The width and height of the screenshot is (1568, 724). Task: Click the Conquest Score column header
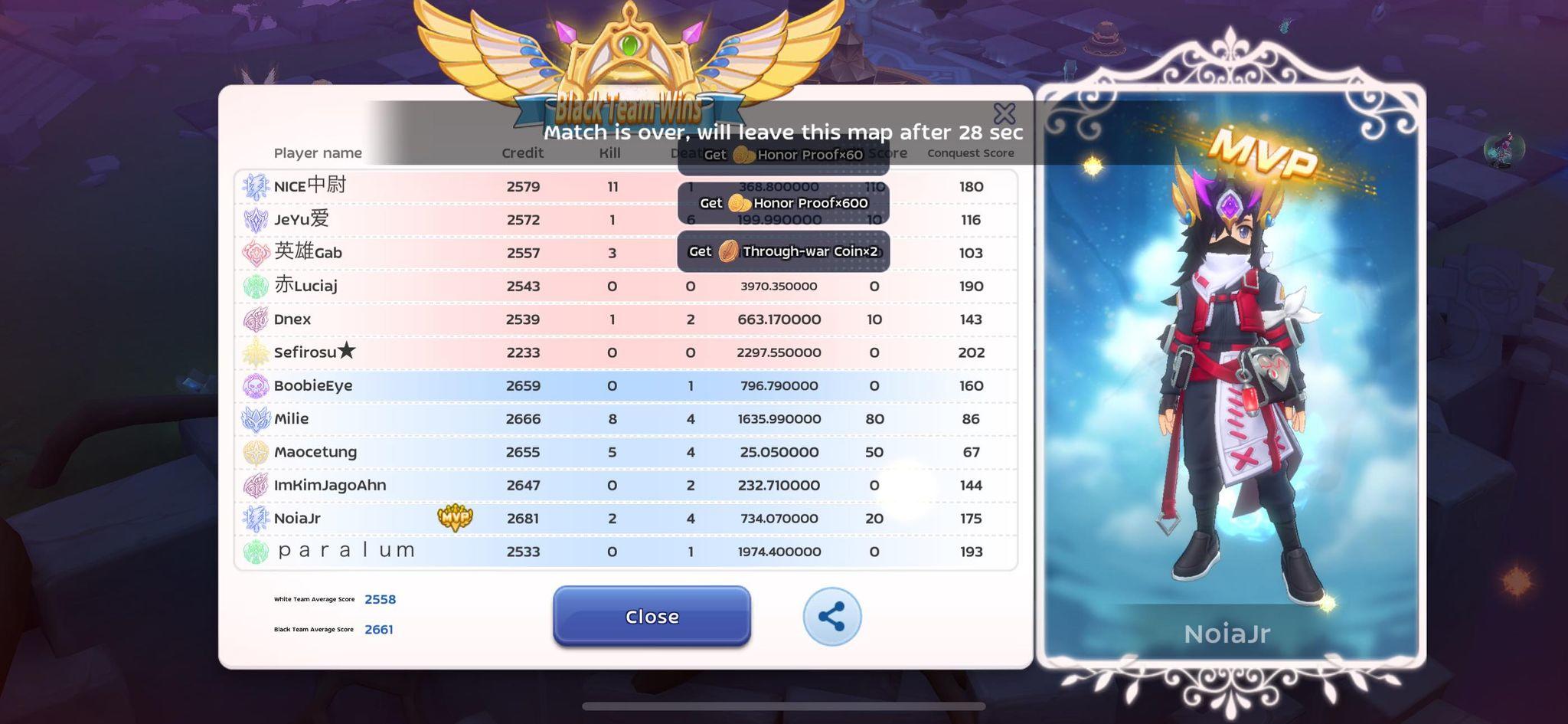(970, 152)
